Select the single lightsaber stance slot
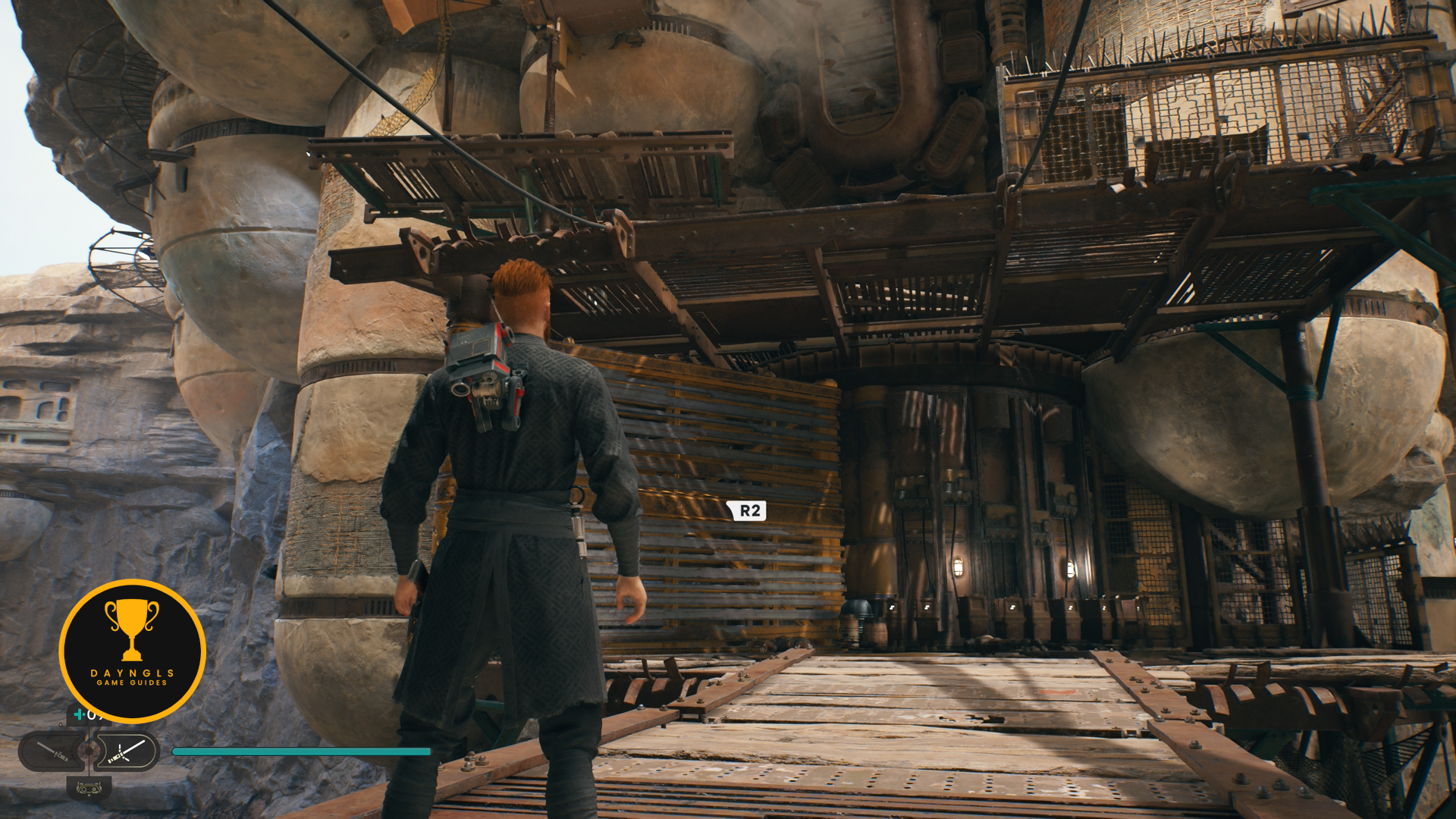This screenshot has height=819, width=1456. tap(52, 752)
